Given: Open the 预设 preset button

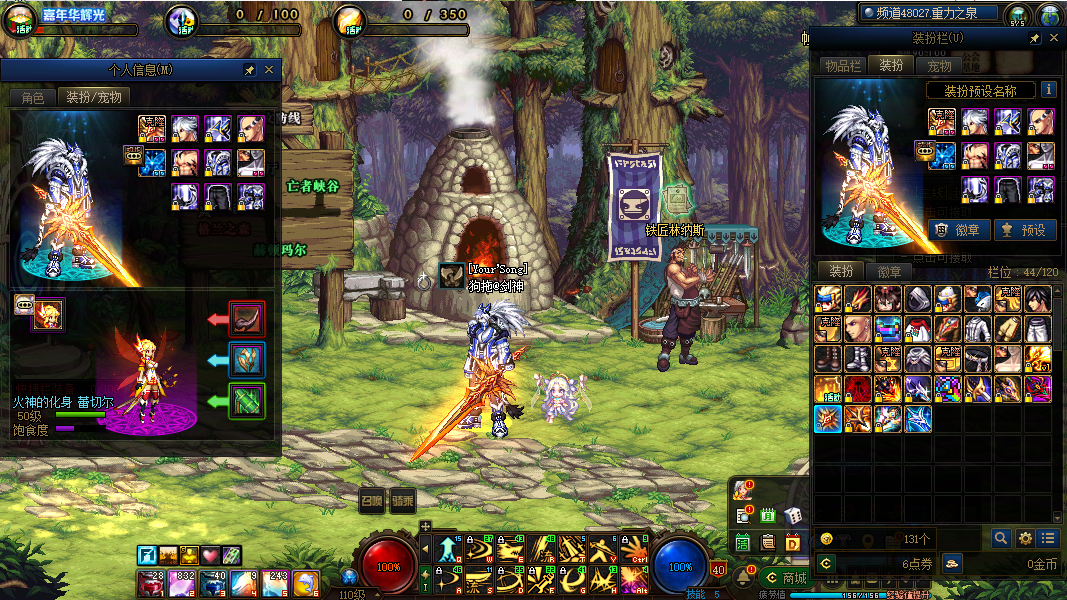Looking at the screenshot, I should 1023,230.
